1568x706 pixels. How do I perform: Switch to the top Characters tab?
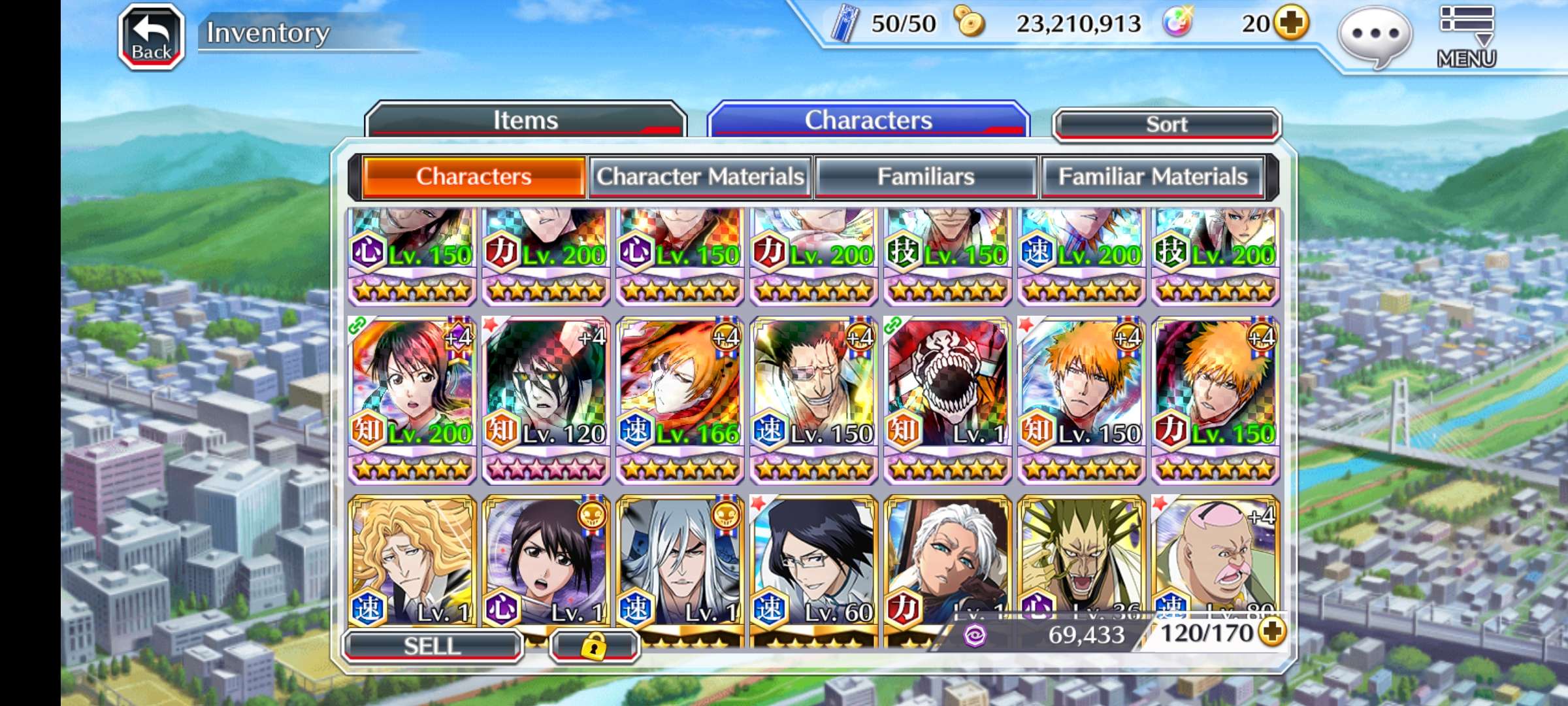pos(868,120)
